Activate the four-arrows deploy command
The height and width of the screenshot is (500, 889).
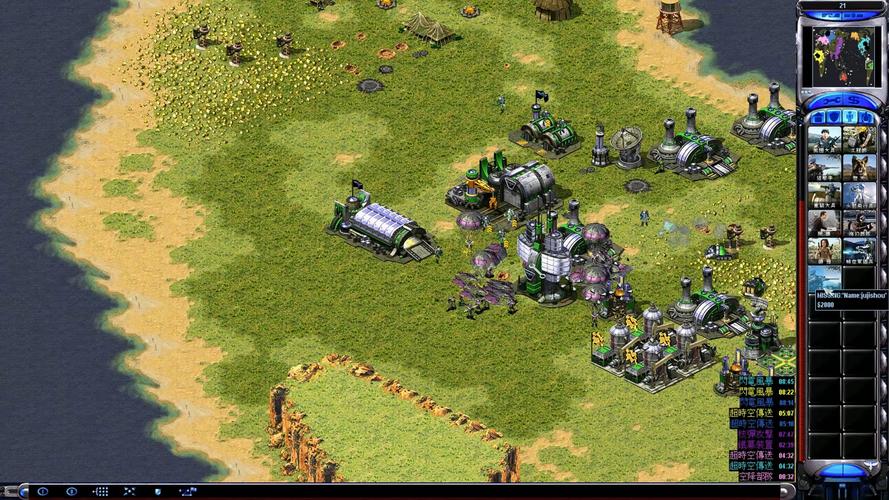point(128,491)
